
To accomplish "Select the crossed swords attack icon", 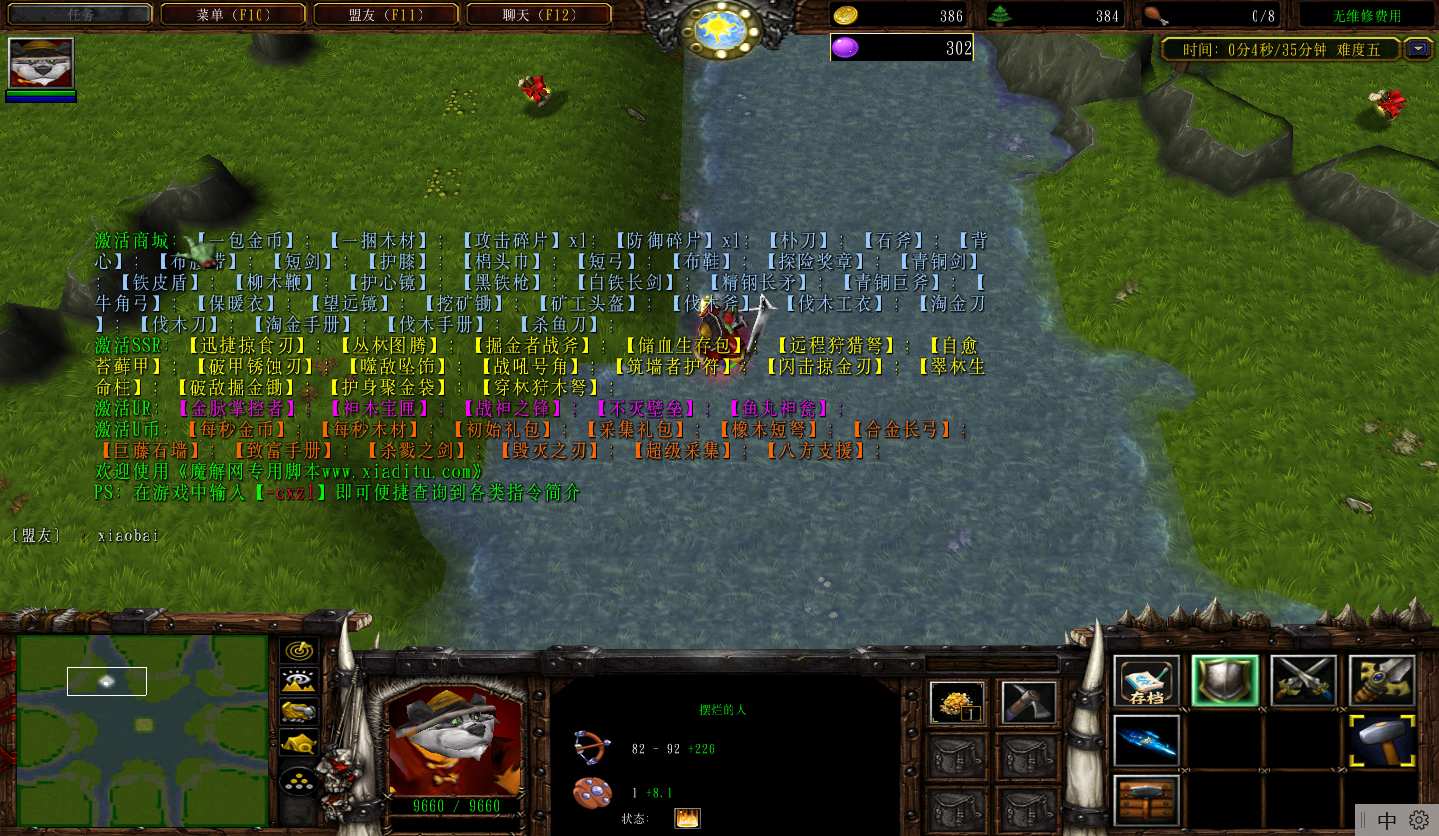I will click(x=1302, y=680).
